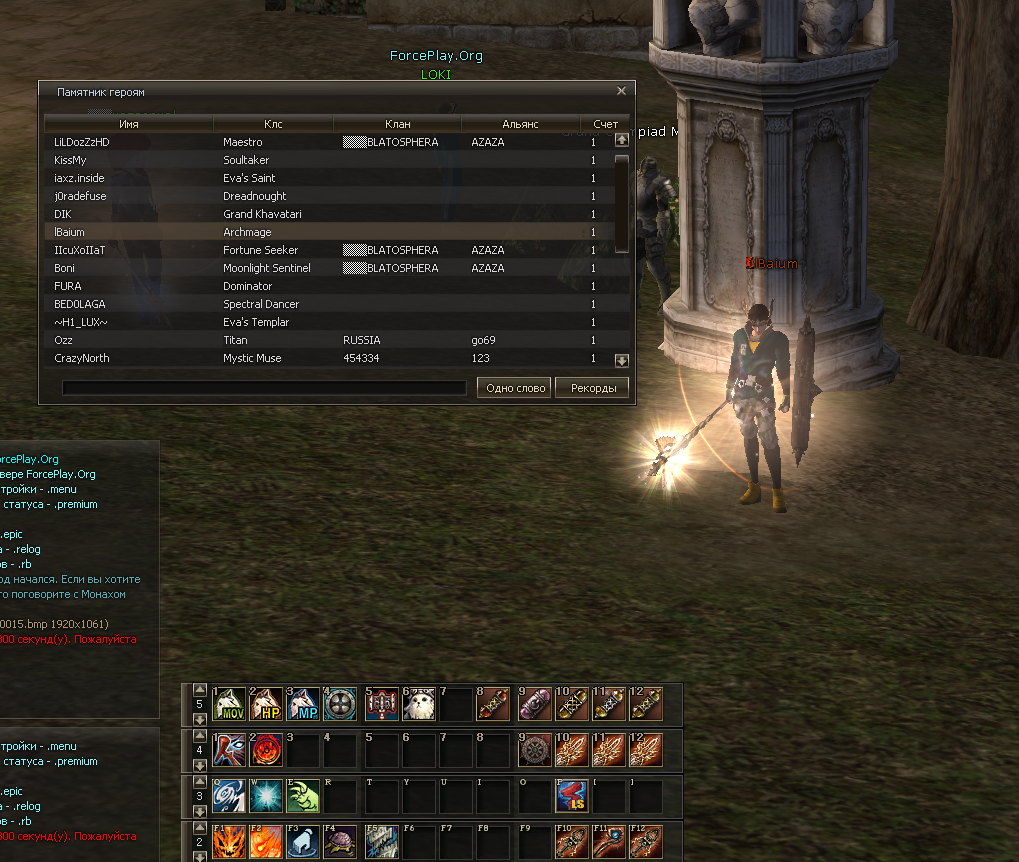Click the Рекорды button
1019x862 pixels.
click(x=593, y=388)
